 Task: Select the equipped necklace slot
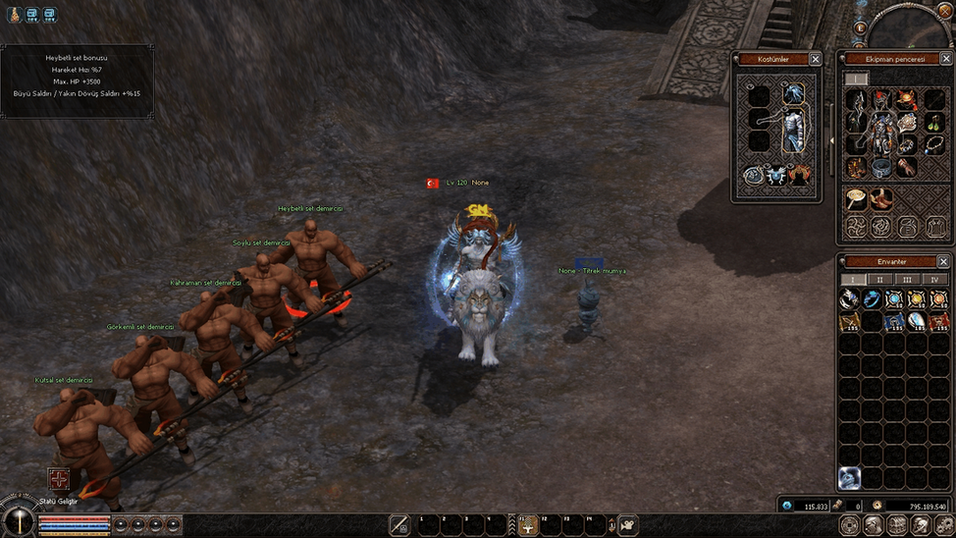pyautogui.click(x=934, y=146)
